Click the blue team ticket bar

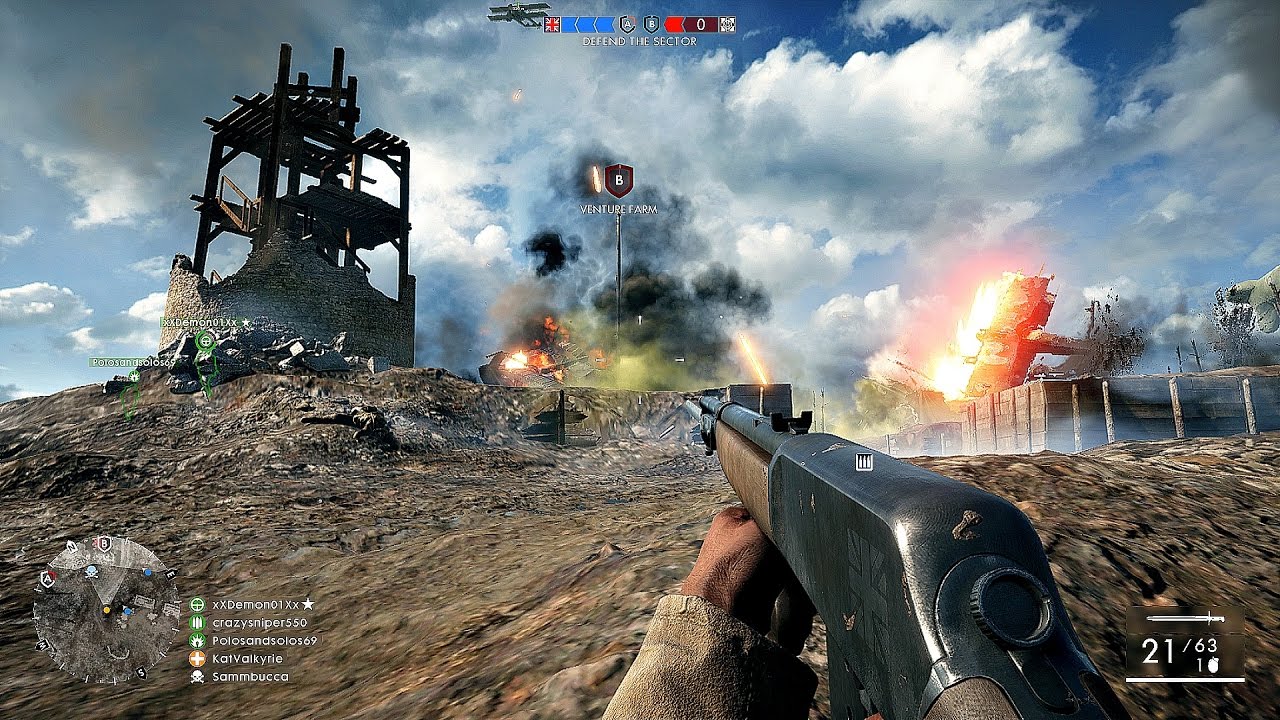[x=588, y=23]
